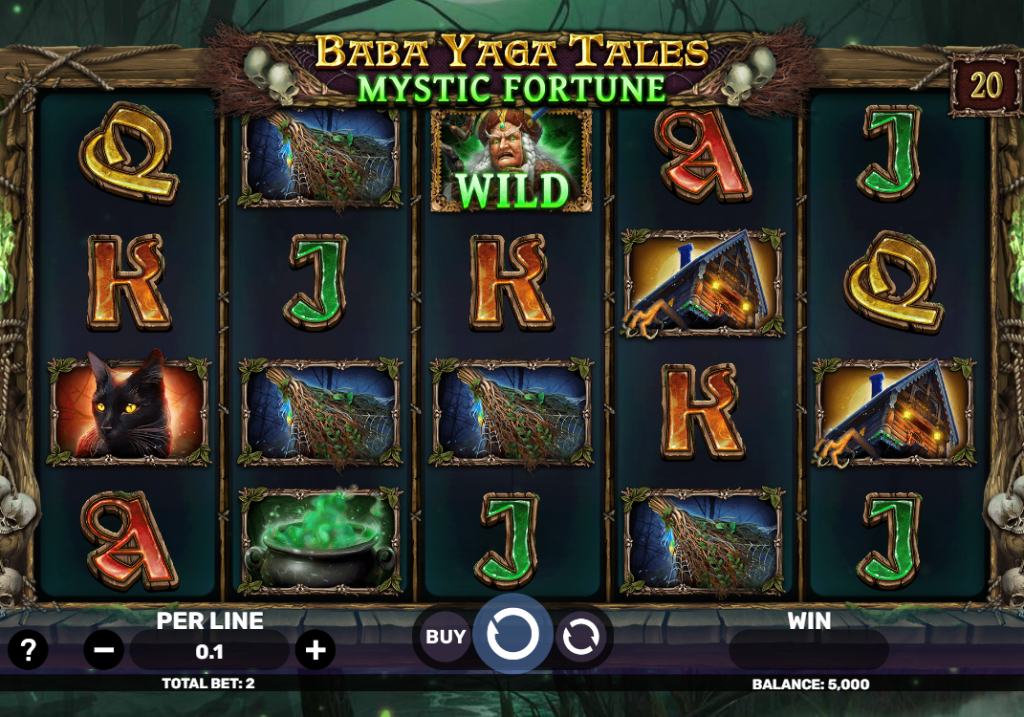
Task: Decrease the per line bet
Action: [x=104, y=651]
